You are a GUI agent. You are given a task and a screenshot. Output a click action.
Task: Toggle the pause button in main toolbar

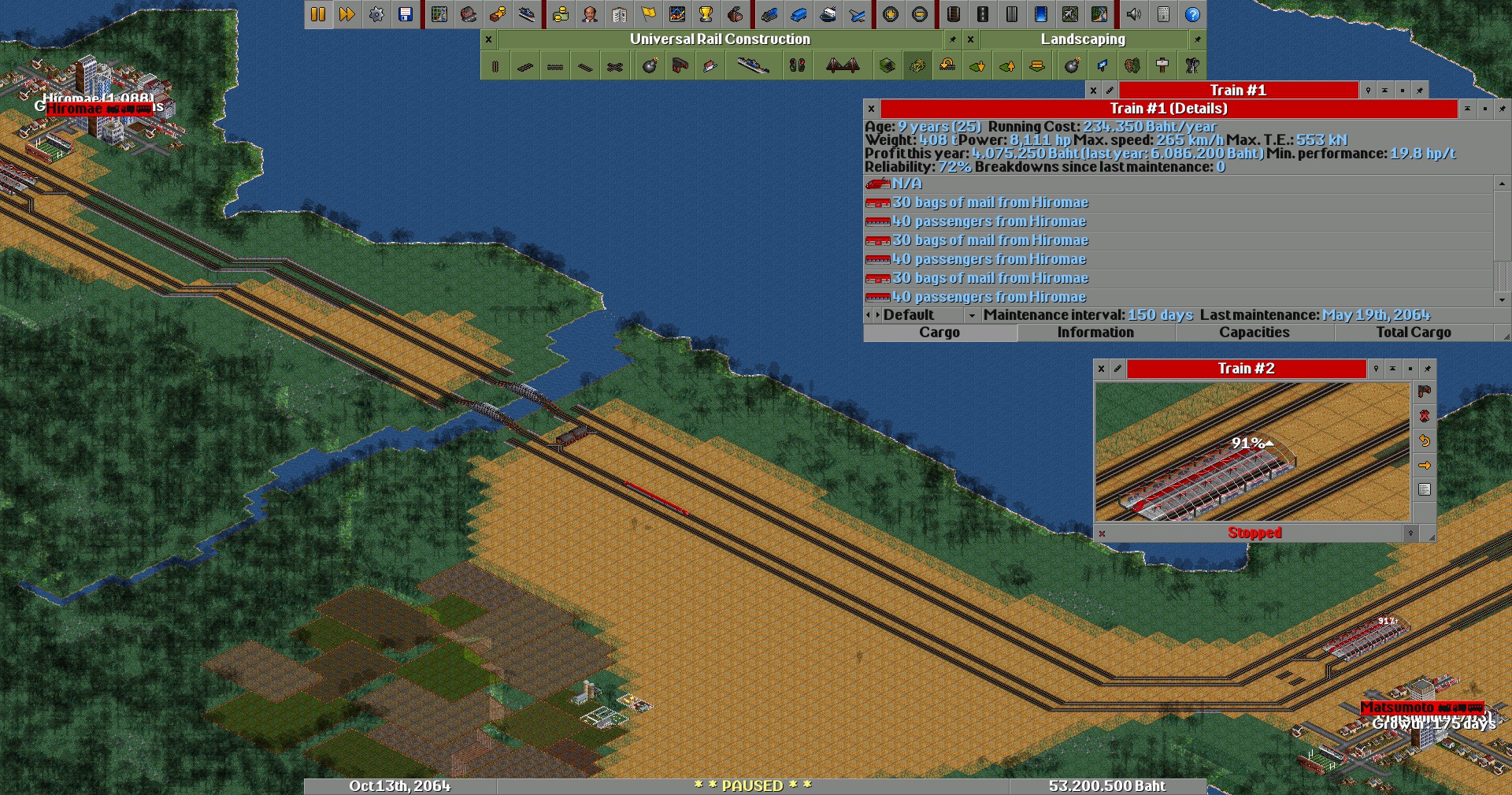(318, 14)
